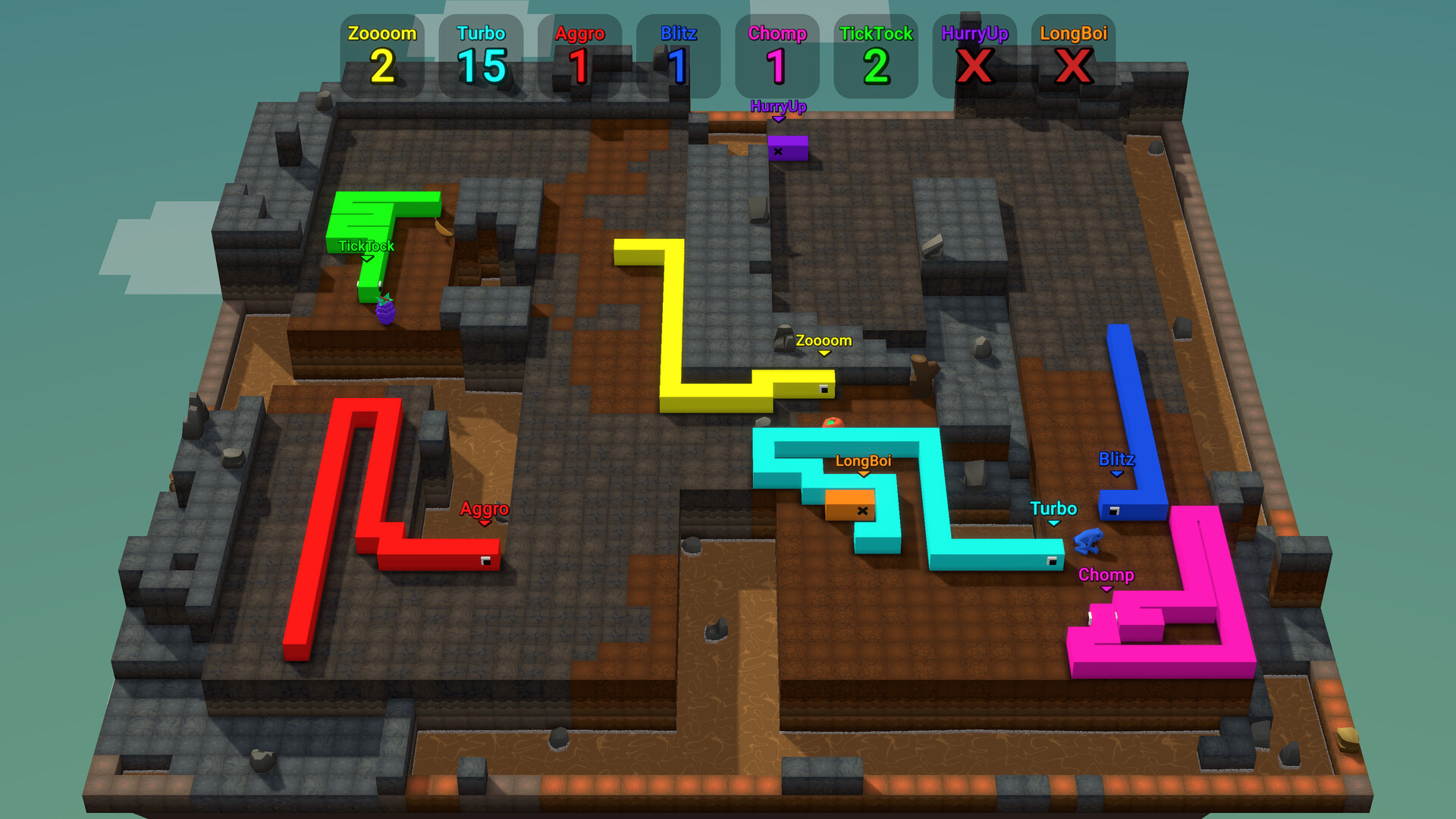The image size is (1456, 819).
Task: Expand the arrow below Aggro's label
Action: 485,522
